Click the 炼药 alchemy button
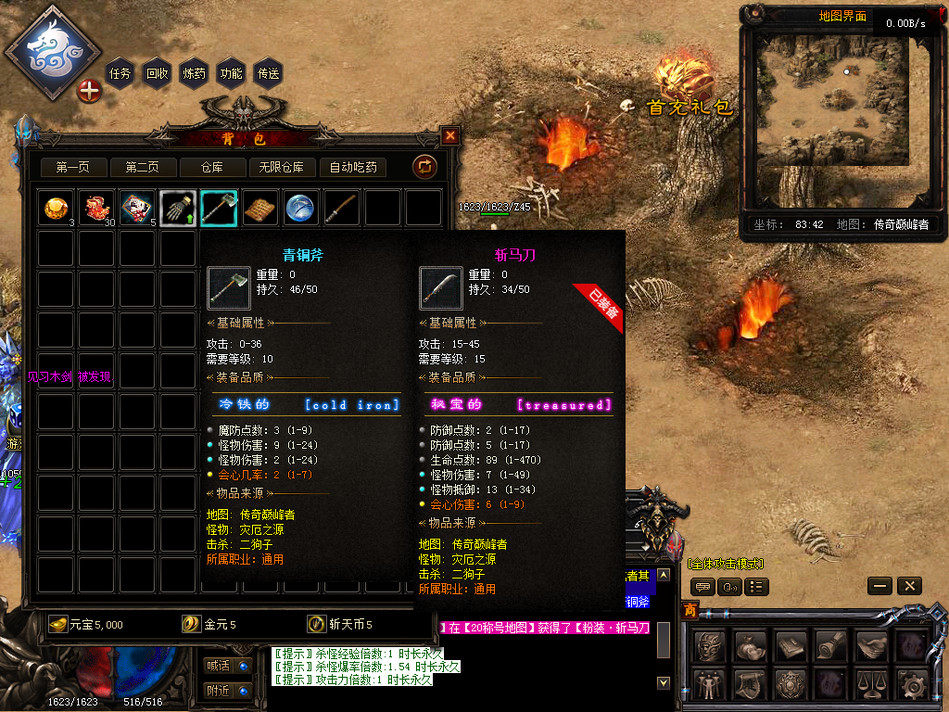 tap(194, 73)
